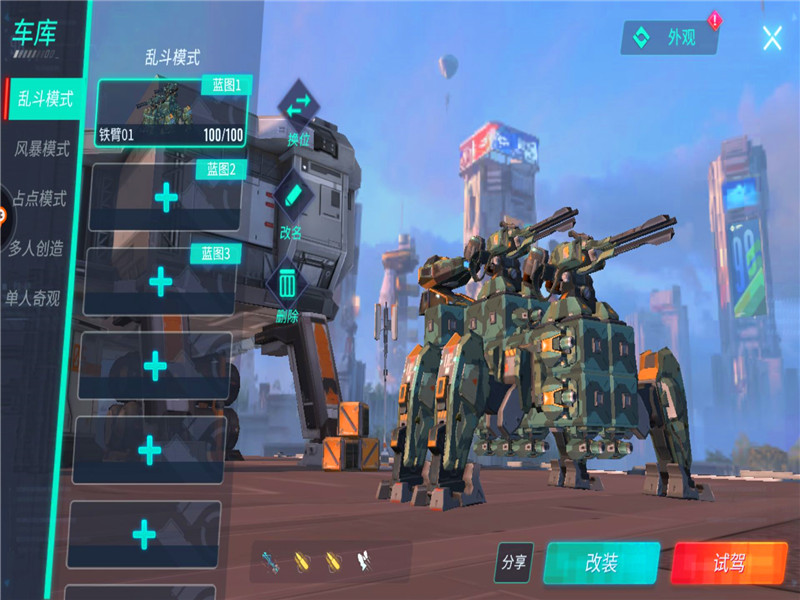
Task: Select the 铁臂01 blueprint card
Action: (171, 112)
